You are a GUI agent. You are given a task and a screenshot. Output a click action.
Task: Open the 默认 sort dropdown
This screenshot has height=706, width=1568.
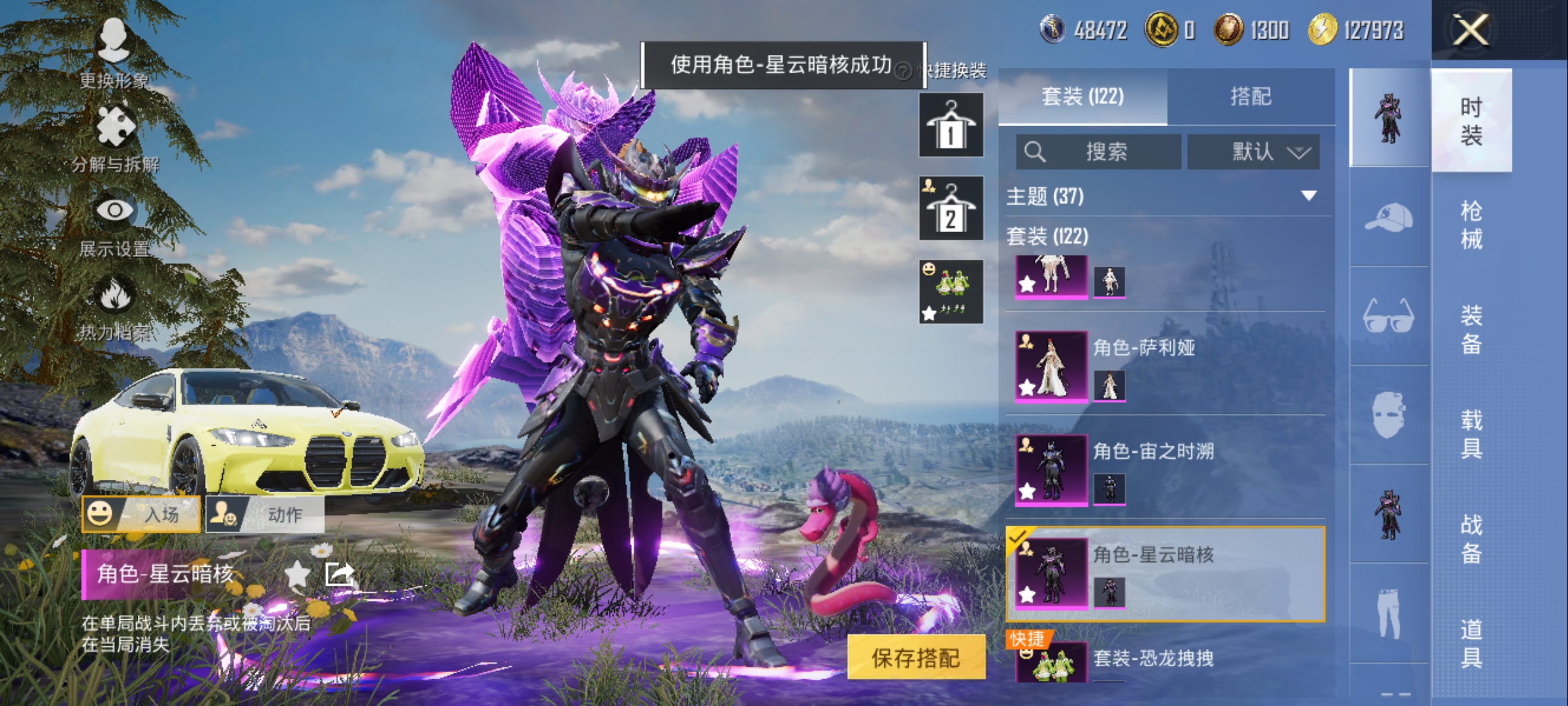point(1253,152)
